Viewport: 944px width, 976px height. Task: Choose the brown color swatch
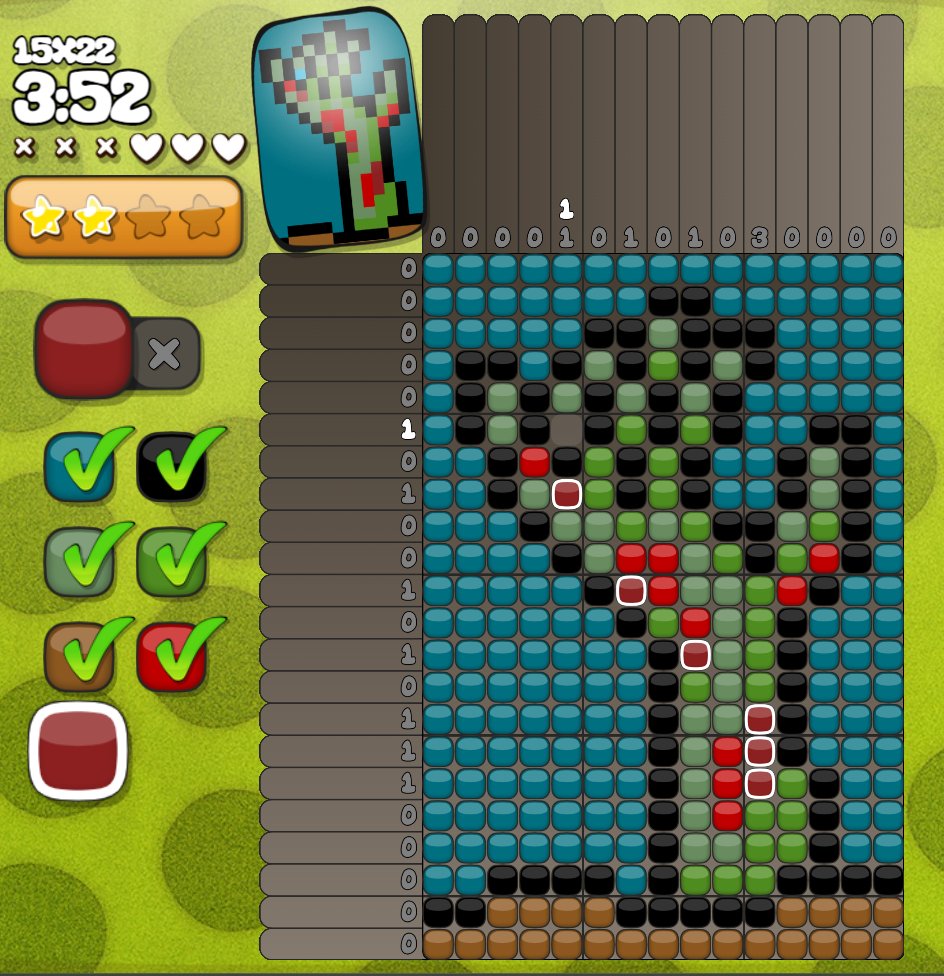(78, 655)
